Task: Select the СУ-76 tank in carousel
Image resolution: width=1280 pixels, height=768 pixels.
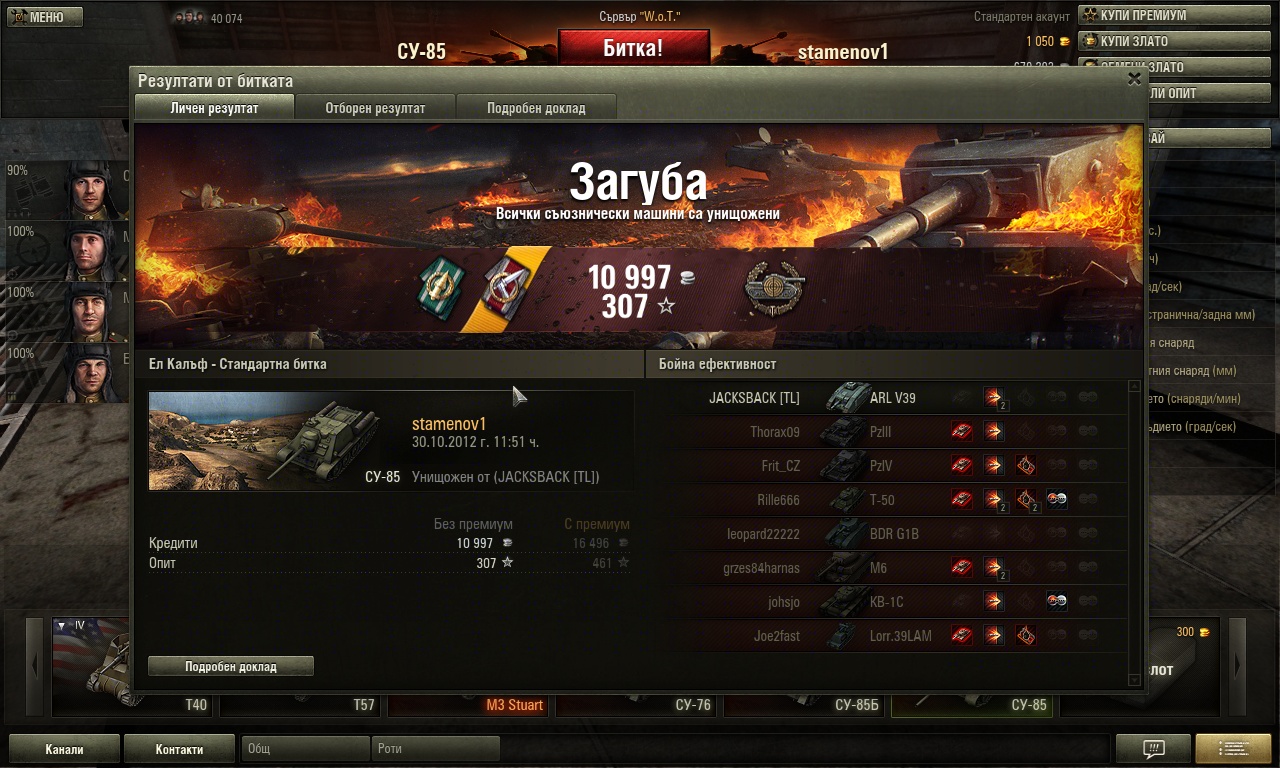Action: click(636, 704)
